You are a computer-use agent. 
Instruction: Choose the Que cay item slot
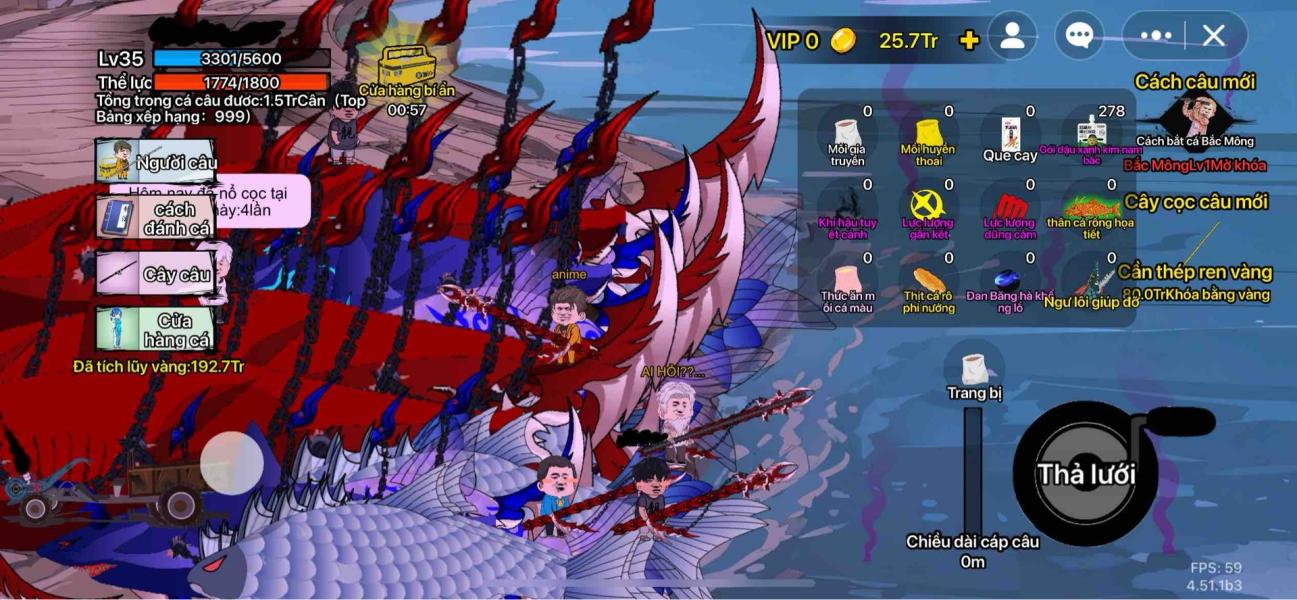tap(1010, 137)
